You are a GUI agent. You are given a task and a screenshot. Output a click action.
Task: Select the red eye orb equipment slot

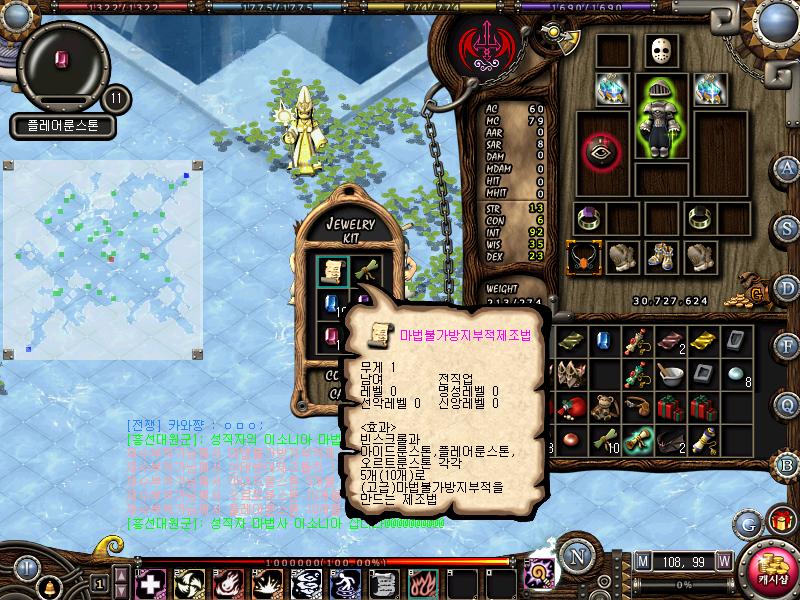coord(600,151)
